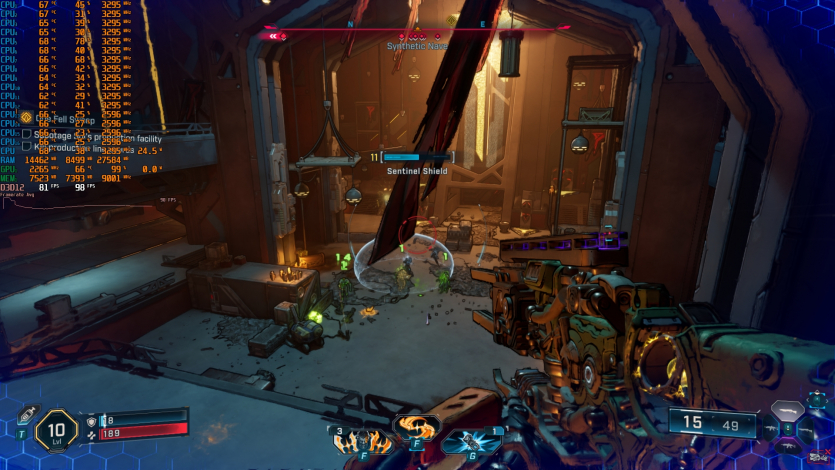The width and height of the screenshot is (835, 470).
Task: Toggle the Sabotage Sol's production facility objective
Action: tap(27, 133)
